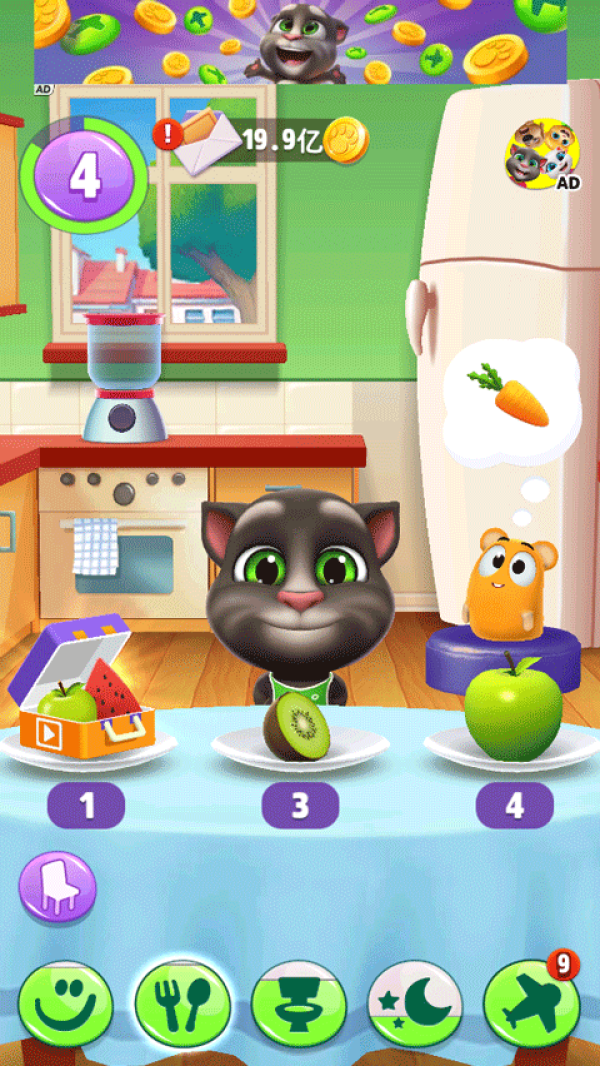Screen dimensions: 600x1066
Task: Tap the gold coin balance icon
Action: 346,141
